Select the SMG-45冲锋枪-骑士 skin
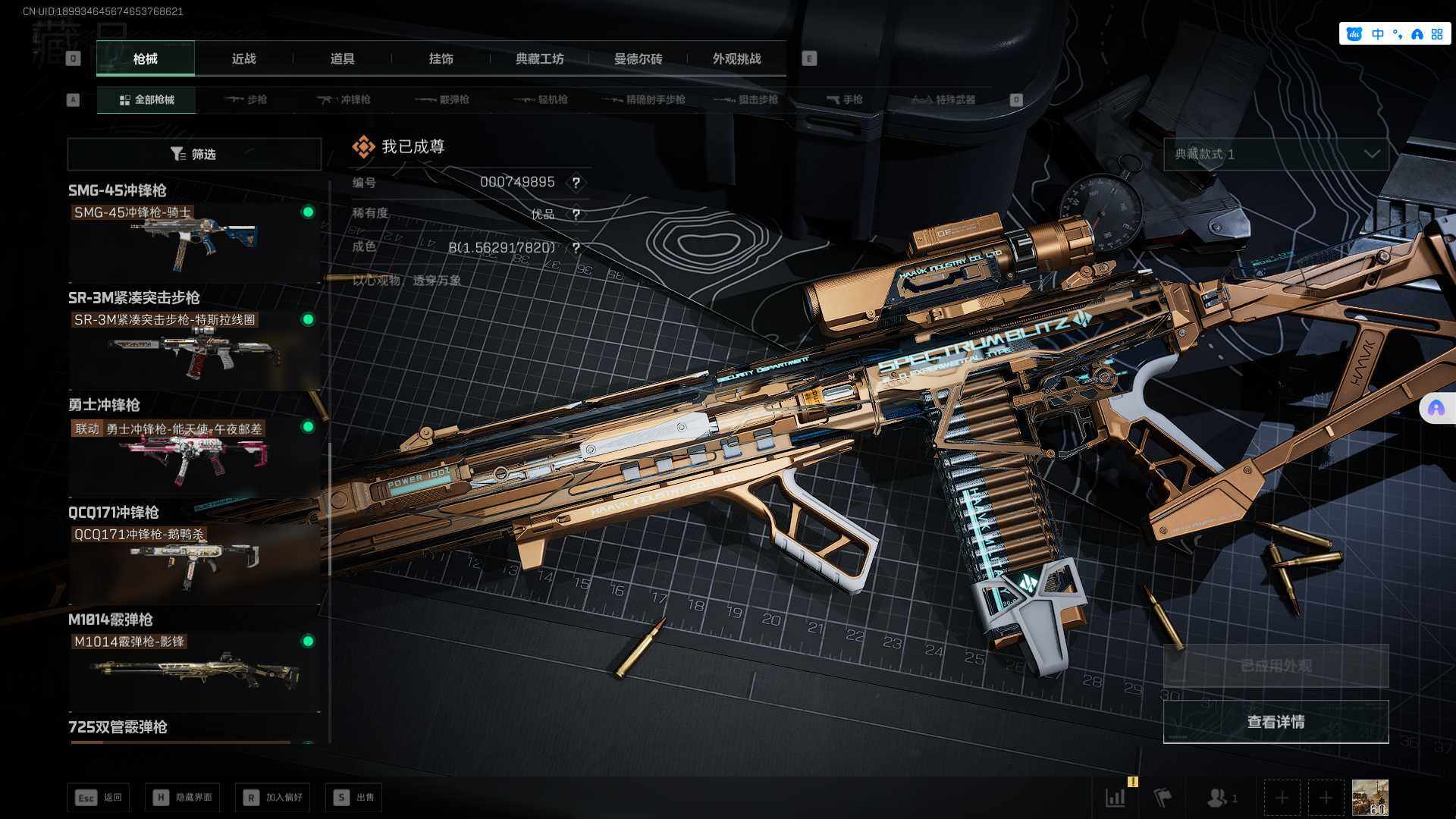 point(194,242)
